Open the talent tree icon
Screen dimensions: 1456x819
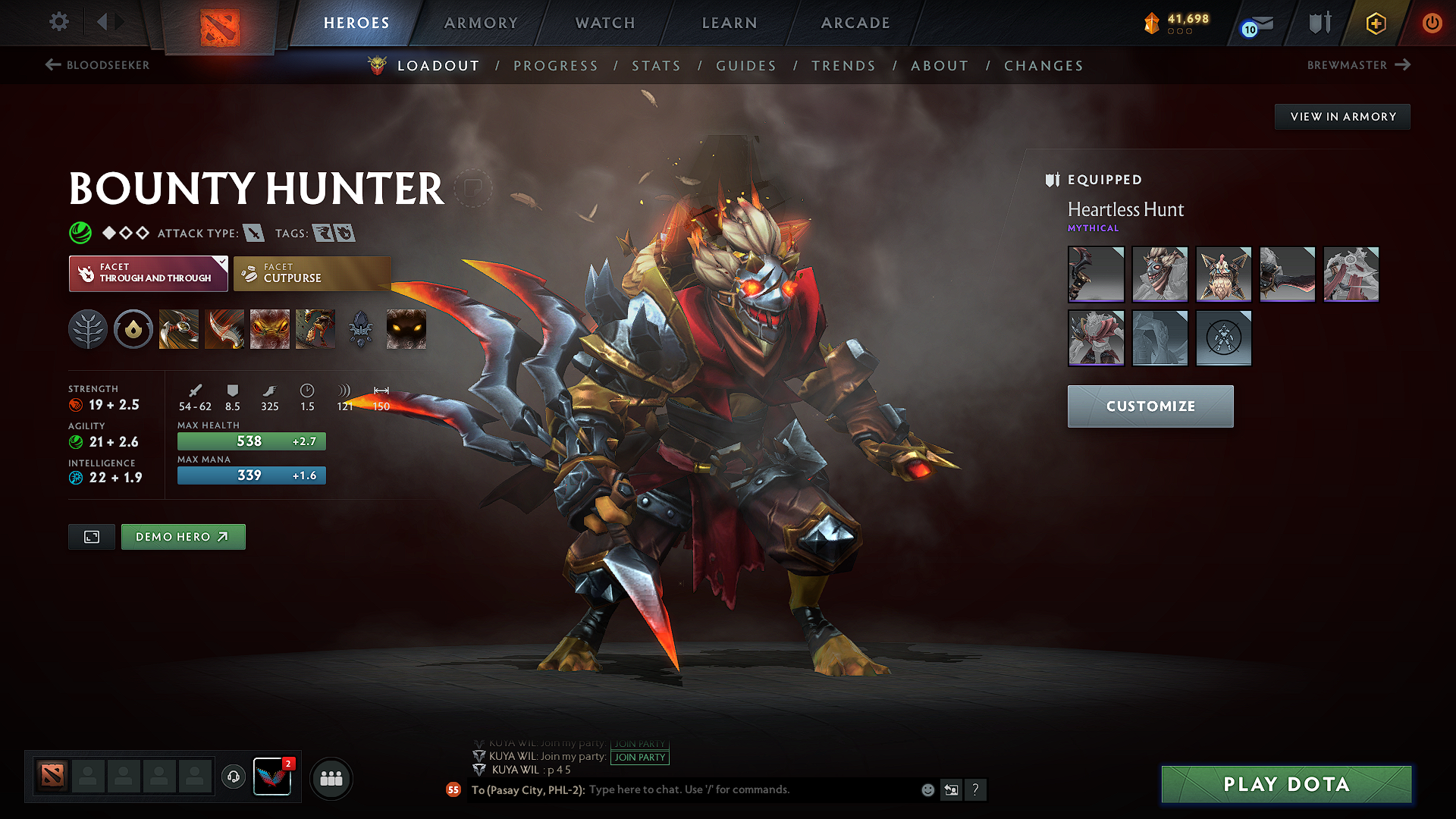[88, 330]
